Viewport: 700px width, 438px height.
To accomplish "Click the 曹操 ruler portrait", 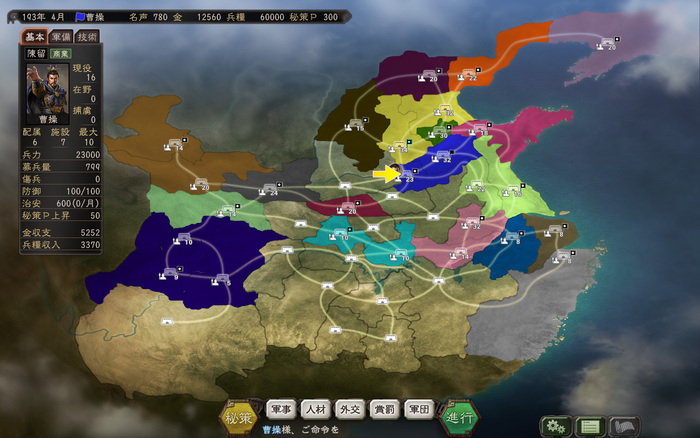I will 42,82.
